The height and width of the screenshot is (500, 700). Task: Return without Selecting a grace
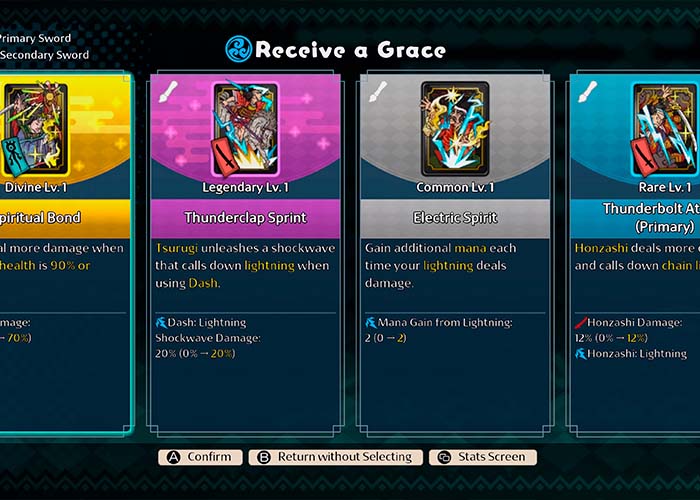coord(335,457)
